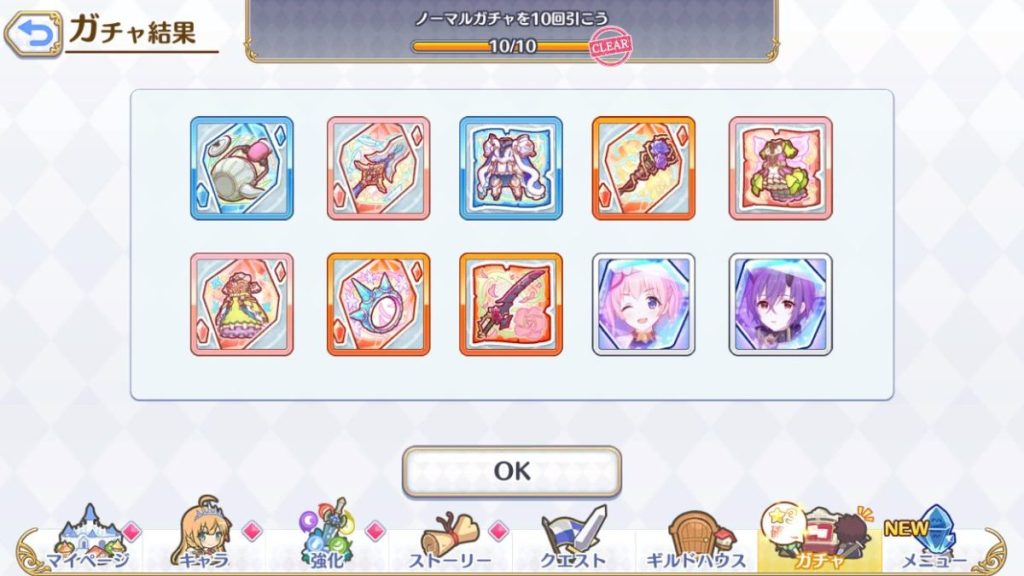The width and height of the screenshot is (1024, 576).
Task: Select the white teapot item reward
Action: 242,168
